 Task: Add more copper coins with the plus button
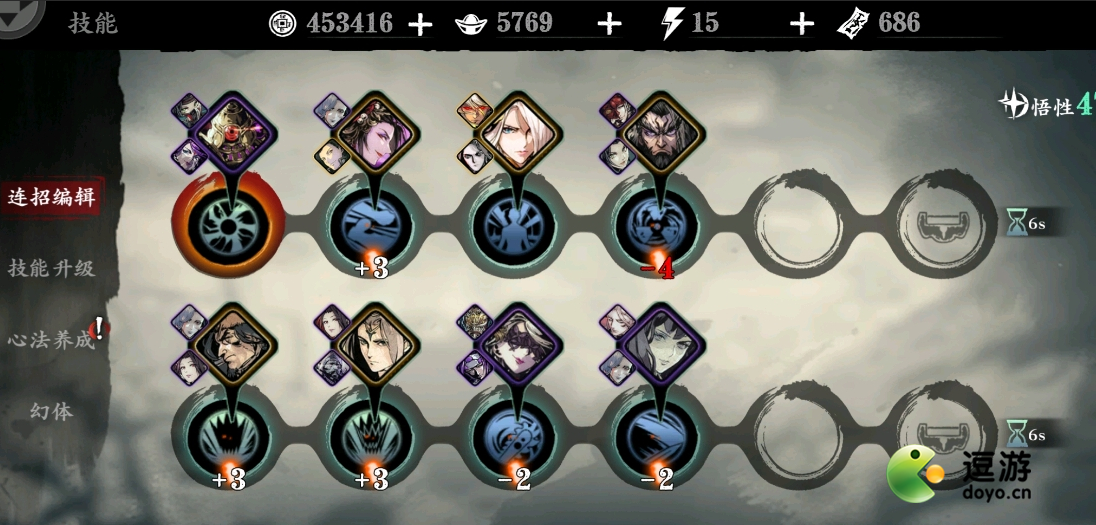coord(421,24)
